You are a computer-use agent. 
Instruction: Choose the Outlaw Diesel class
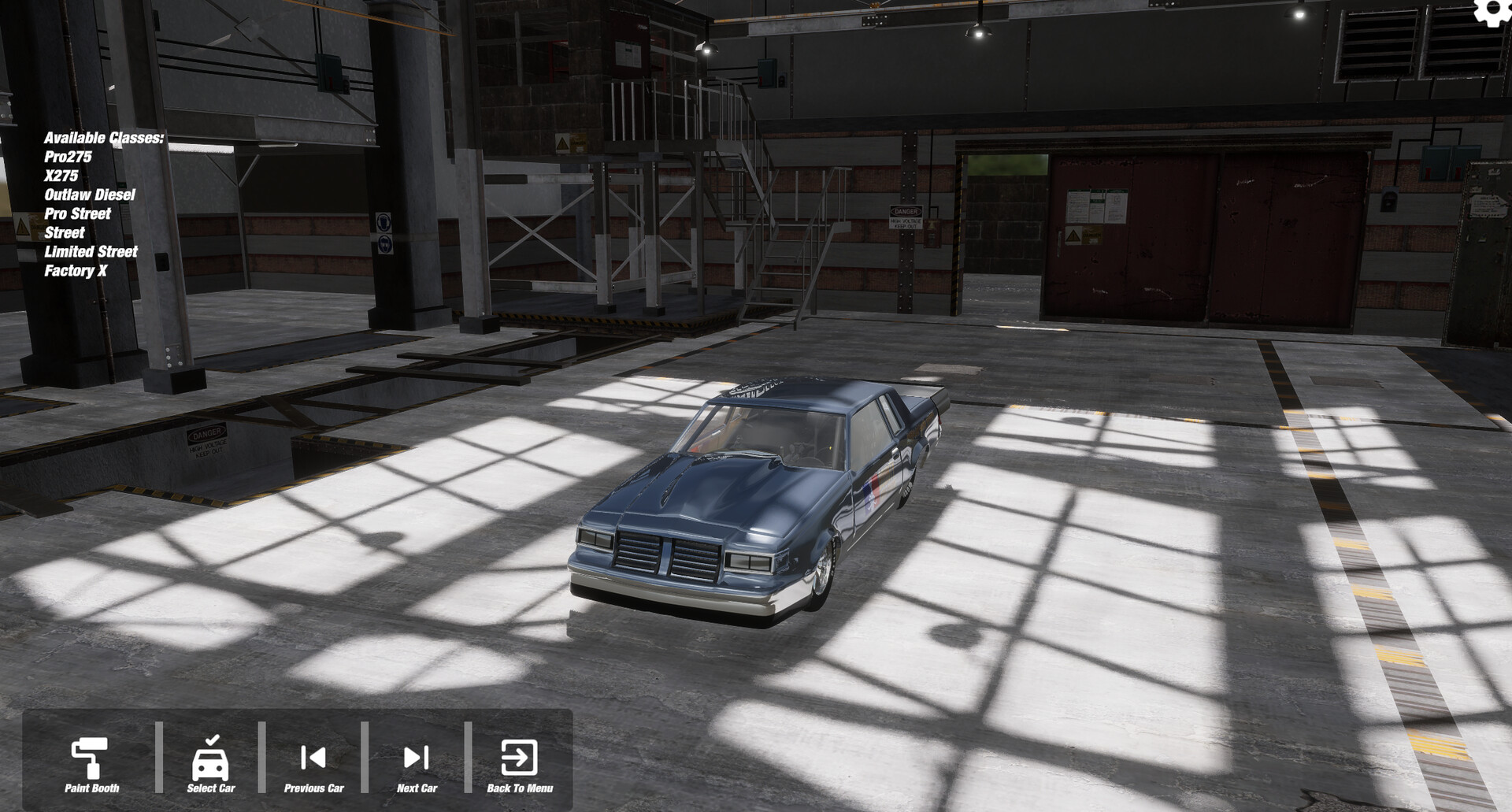(x=91, y=195)
